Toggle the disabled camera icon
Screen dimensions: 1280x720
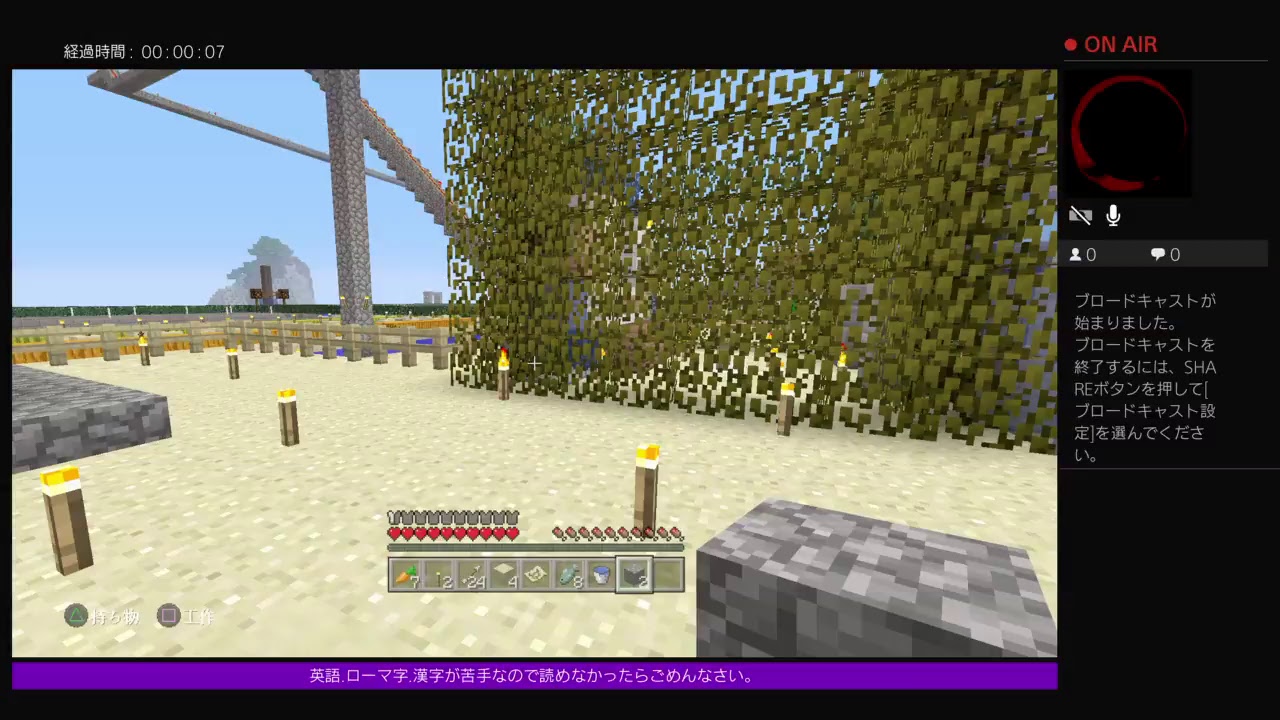(x=1081, y=215)
